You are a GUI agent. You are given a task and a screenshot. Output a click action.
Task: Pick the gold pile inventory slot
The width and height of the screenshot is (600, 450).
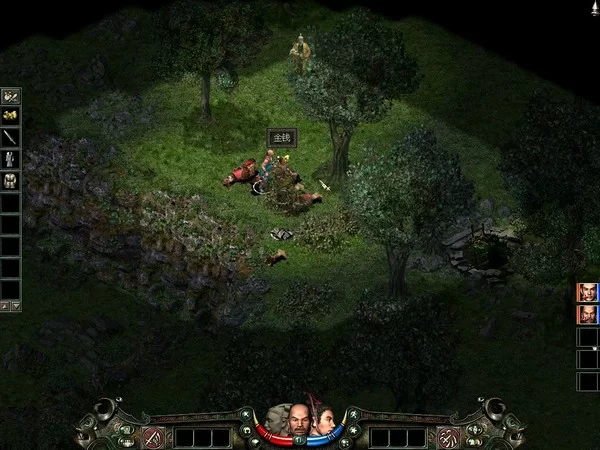tap(11, 116)
